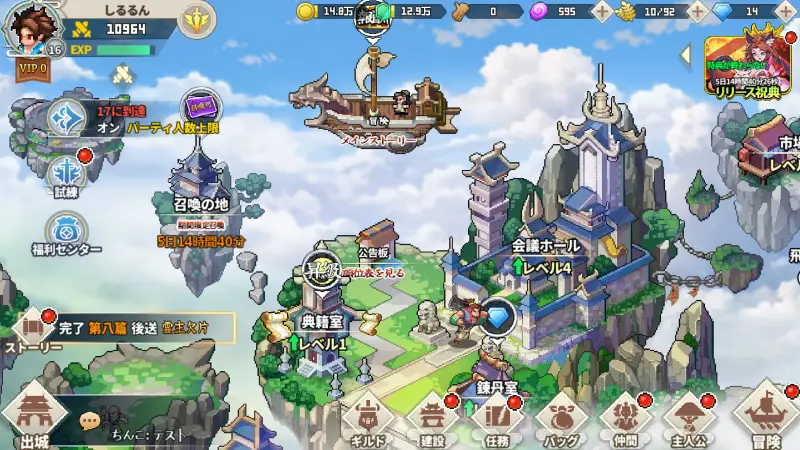Tap the VIP 0 badge
The height and width of the screenshot is (450, 800).
coord(33,70)
